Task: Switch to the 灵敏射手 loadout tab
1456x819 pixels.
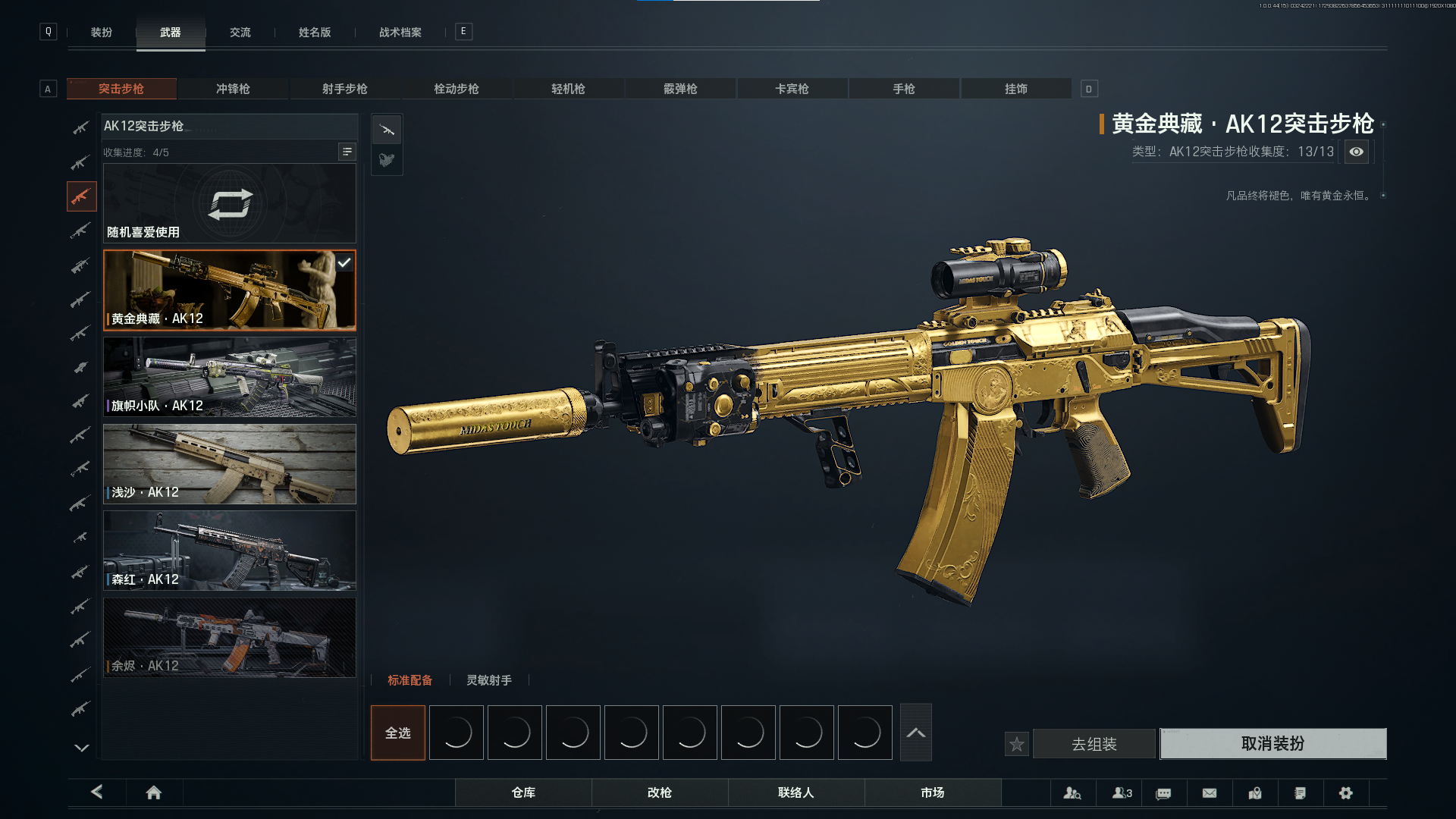Action: [x=488, y=680]
